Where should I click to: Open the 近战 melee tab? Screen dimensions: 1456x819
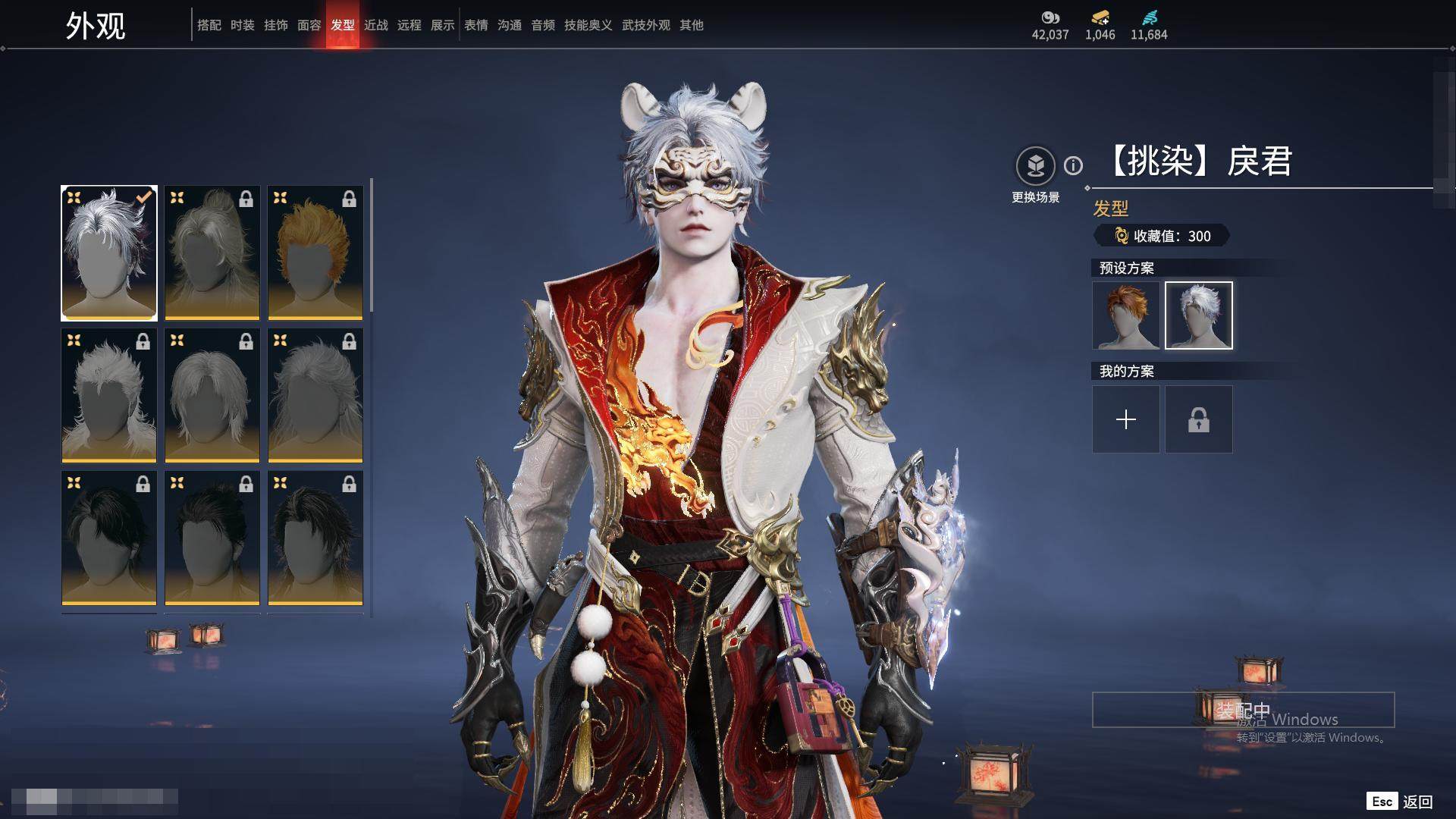tap(375, 25)
